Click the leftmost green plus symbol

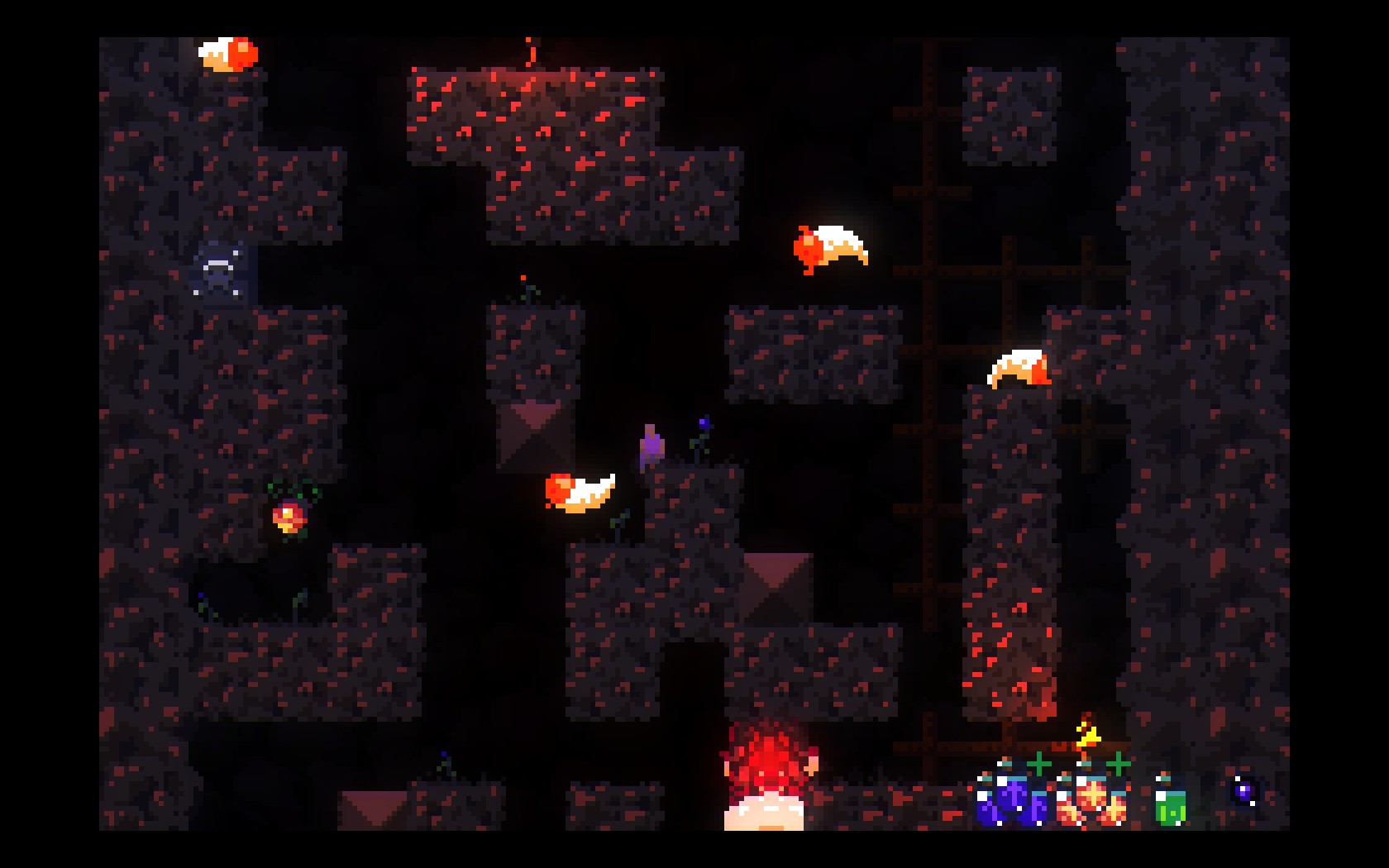point(1039,763)
